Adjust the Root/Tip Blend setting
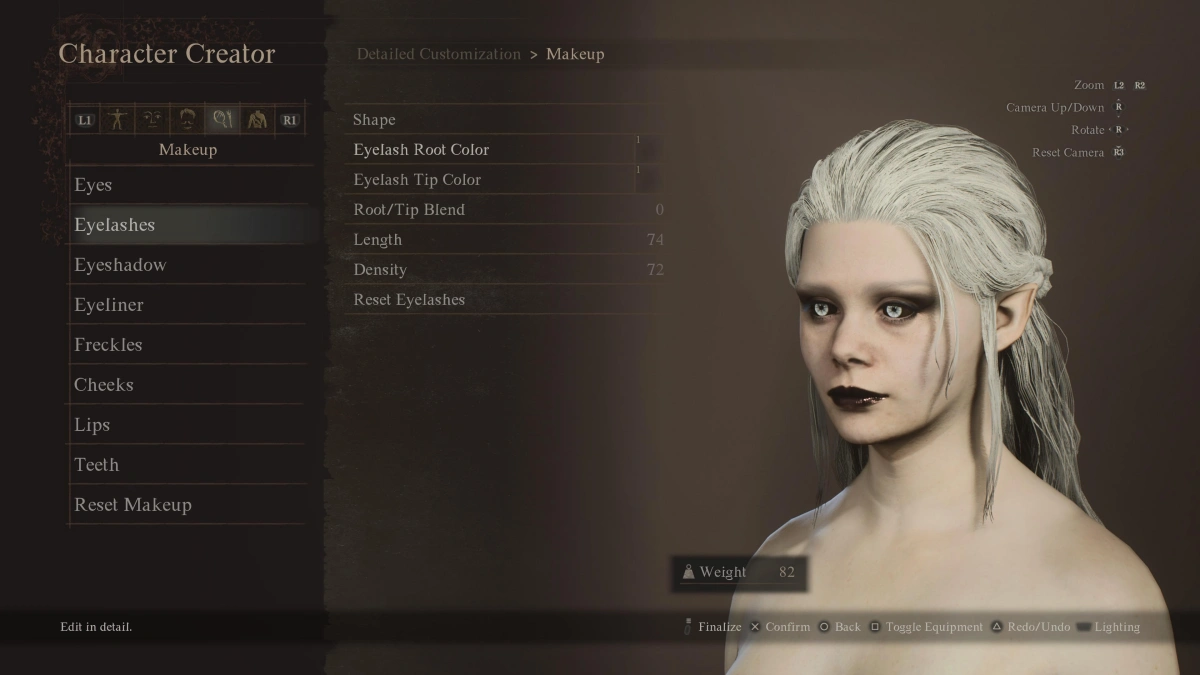 coord(409,210)
